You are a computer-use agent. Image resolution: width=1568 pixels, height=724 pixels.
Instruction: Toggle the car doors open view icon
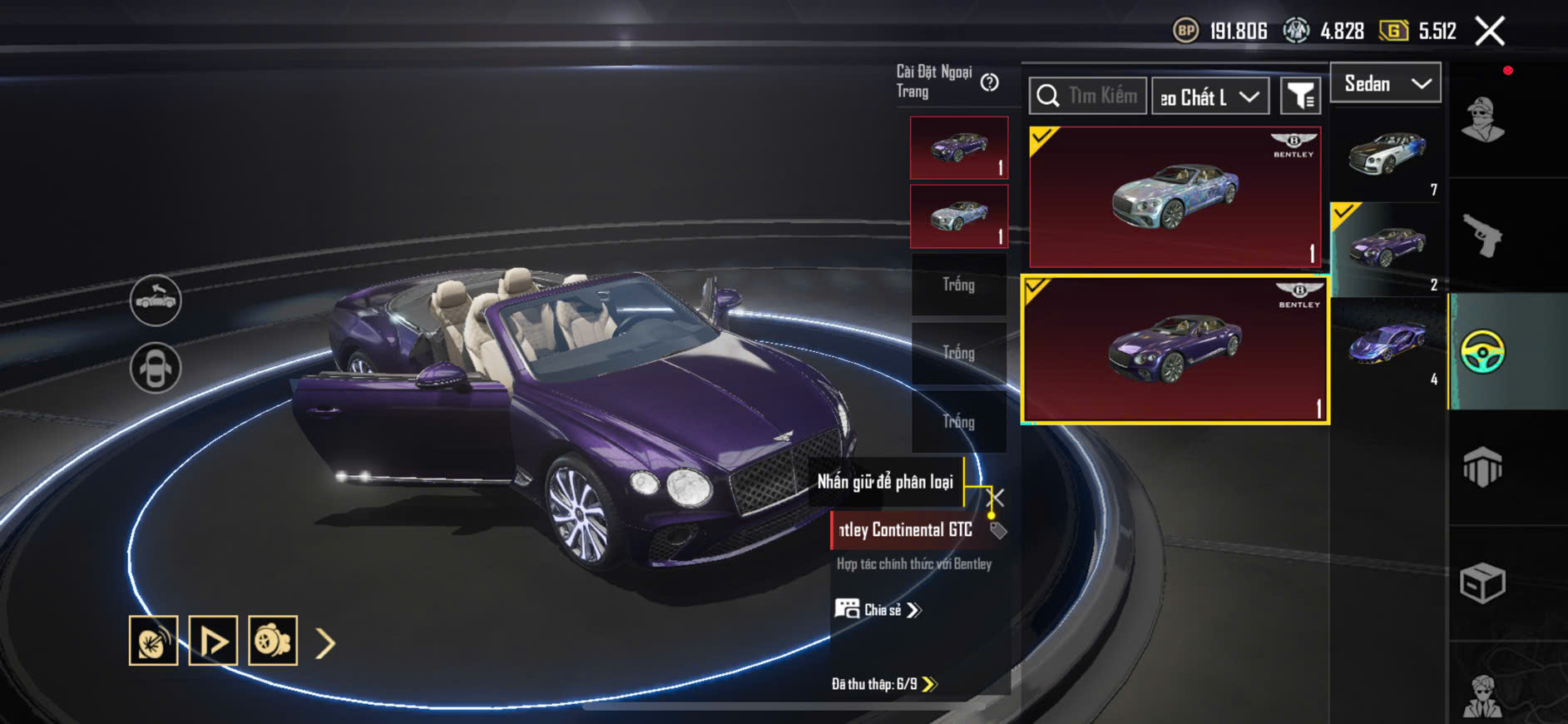tap(156, 300)
